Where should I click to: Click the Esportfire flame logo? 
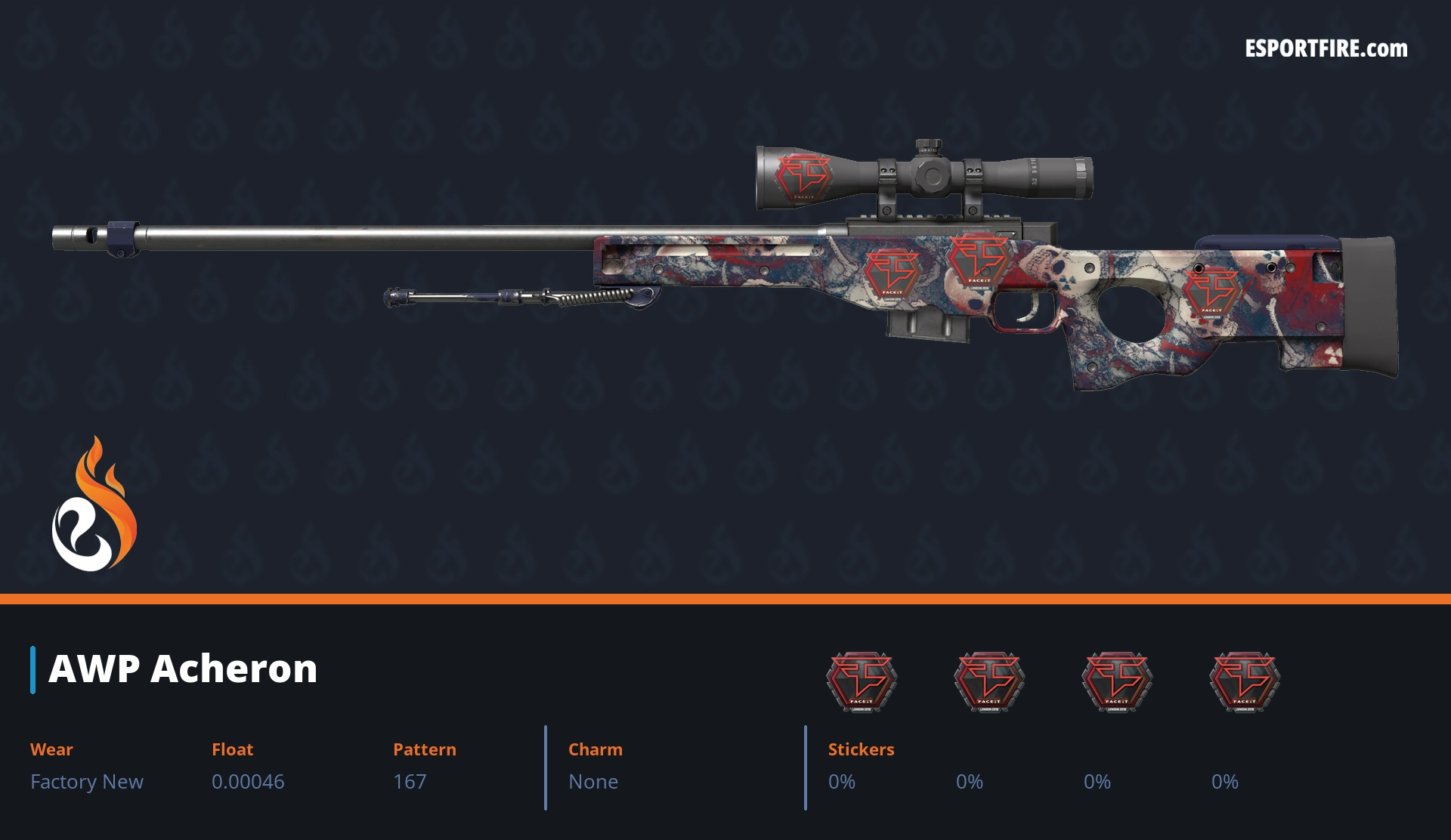(94, 505)
